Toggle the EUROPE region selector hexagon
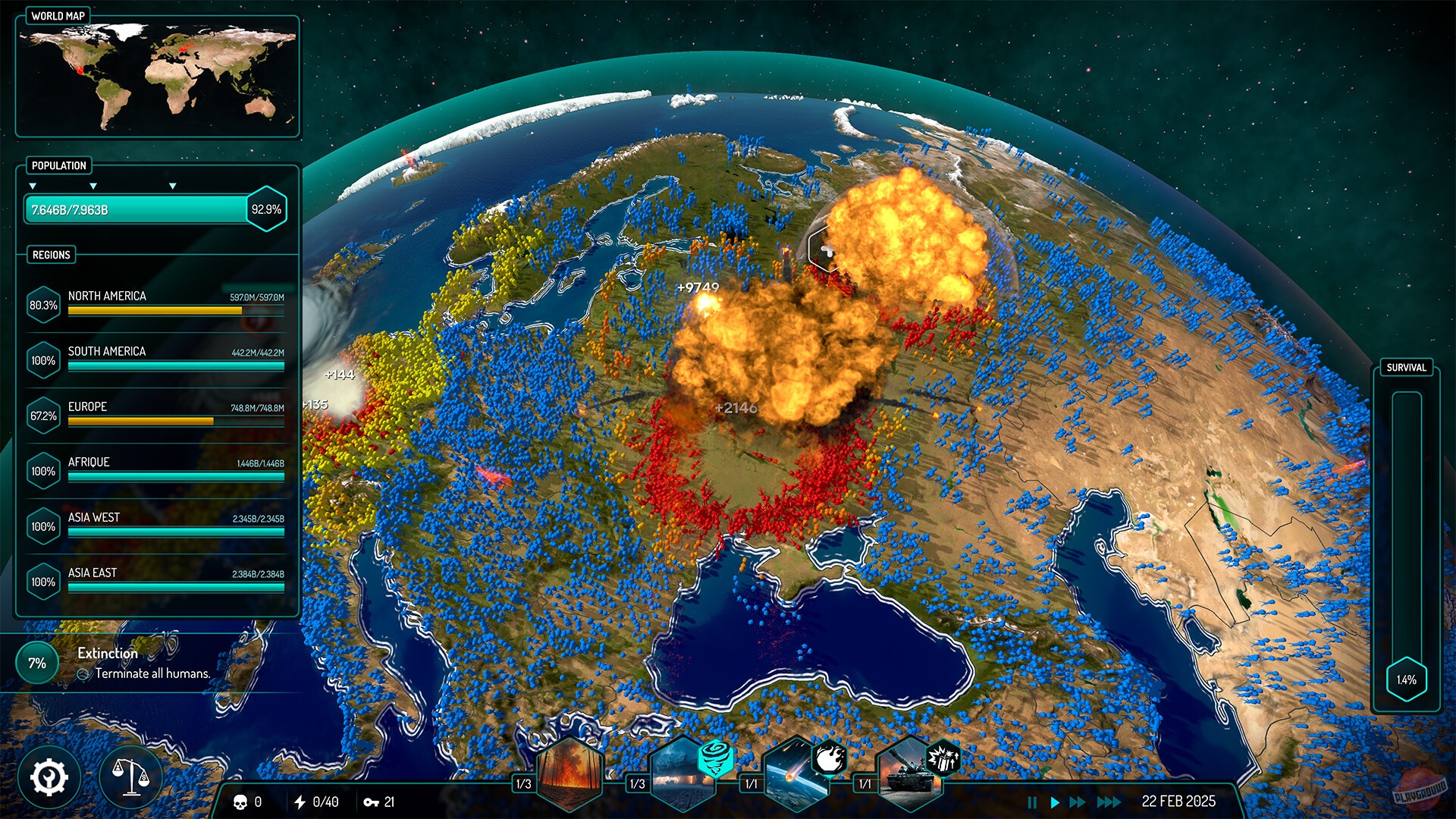Image resolution: width=1456 pixels, height=819 pixels. point(44,416)
